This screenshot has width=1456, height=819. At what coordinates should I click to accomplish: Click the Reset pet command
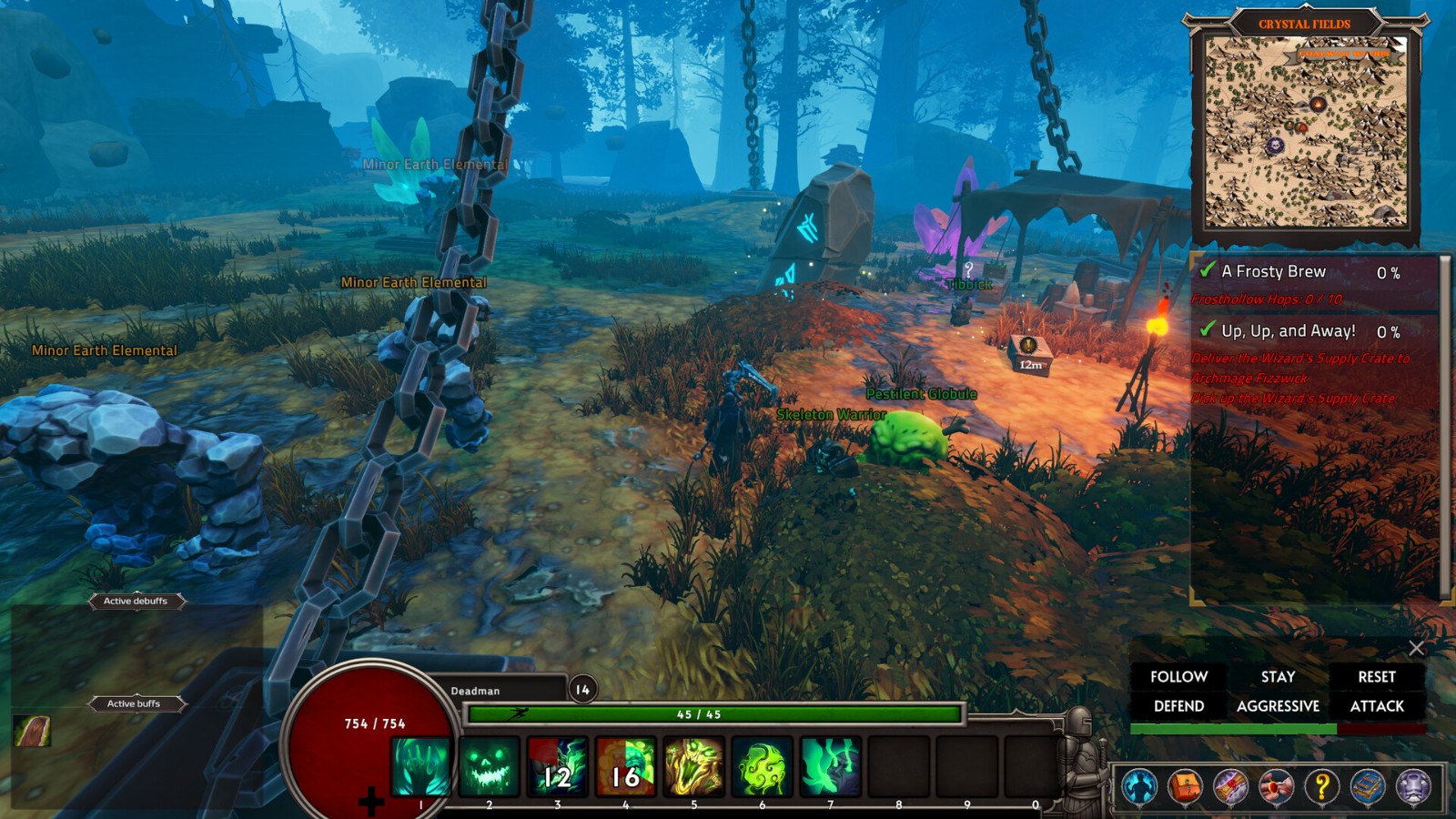coord(1376,677)
